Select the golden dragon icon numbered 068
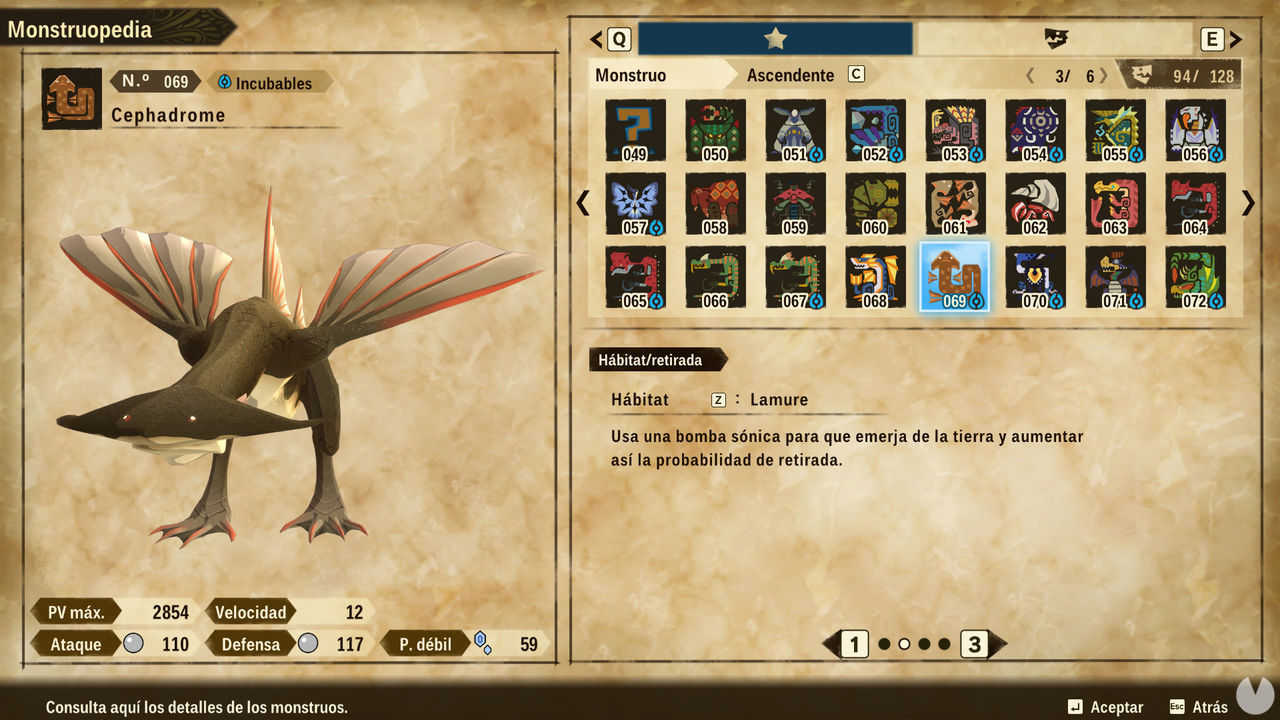 click(875, 277)
